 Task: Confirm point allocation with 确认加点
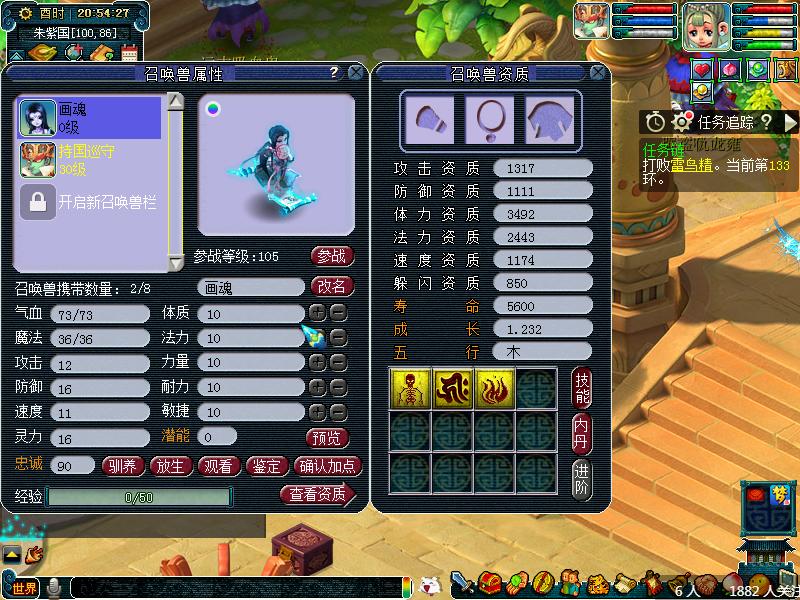328,466
